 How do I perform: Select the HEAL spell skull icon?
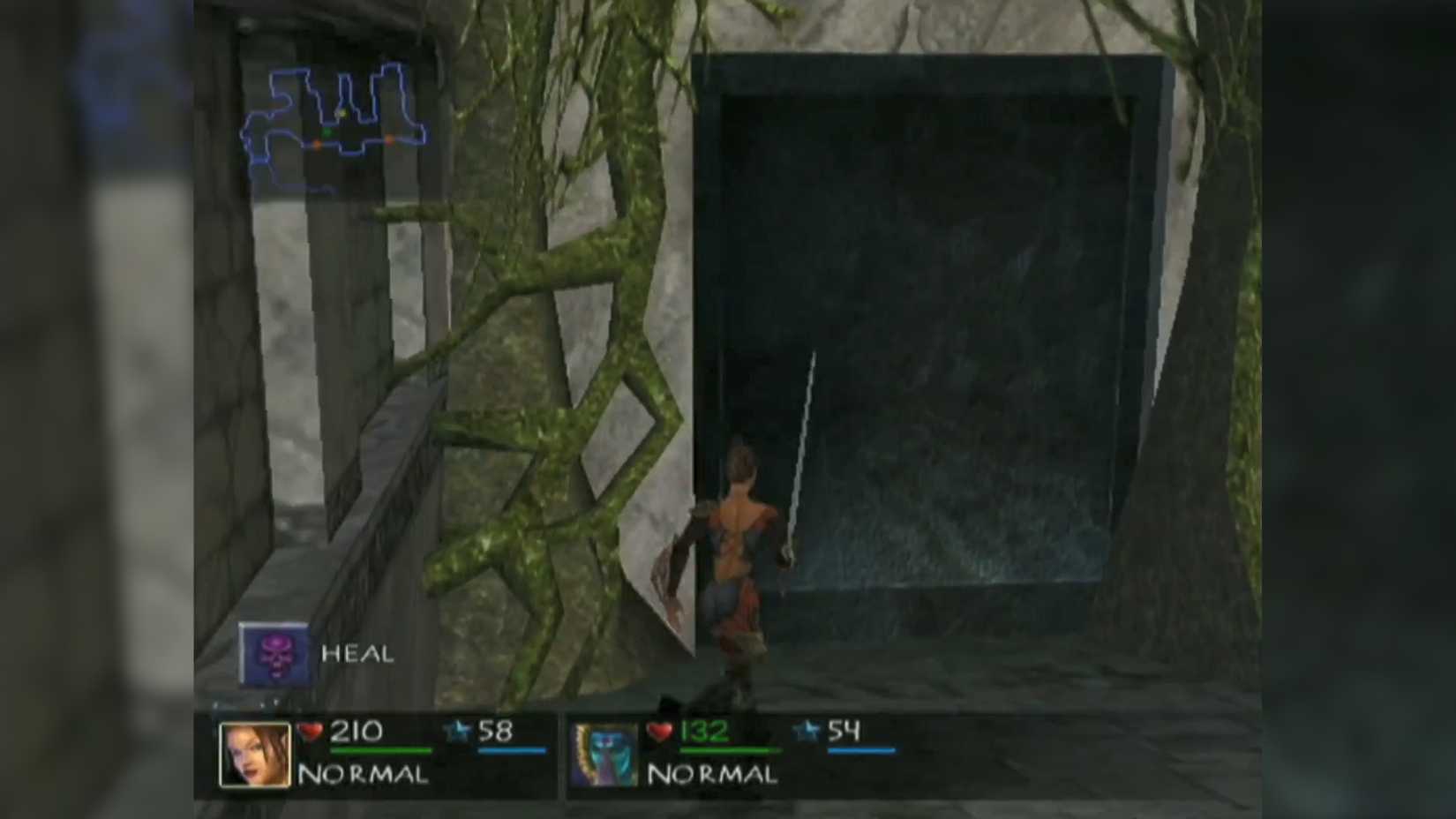276,654
